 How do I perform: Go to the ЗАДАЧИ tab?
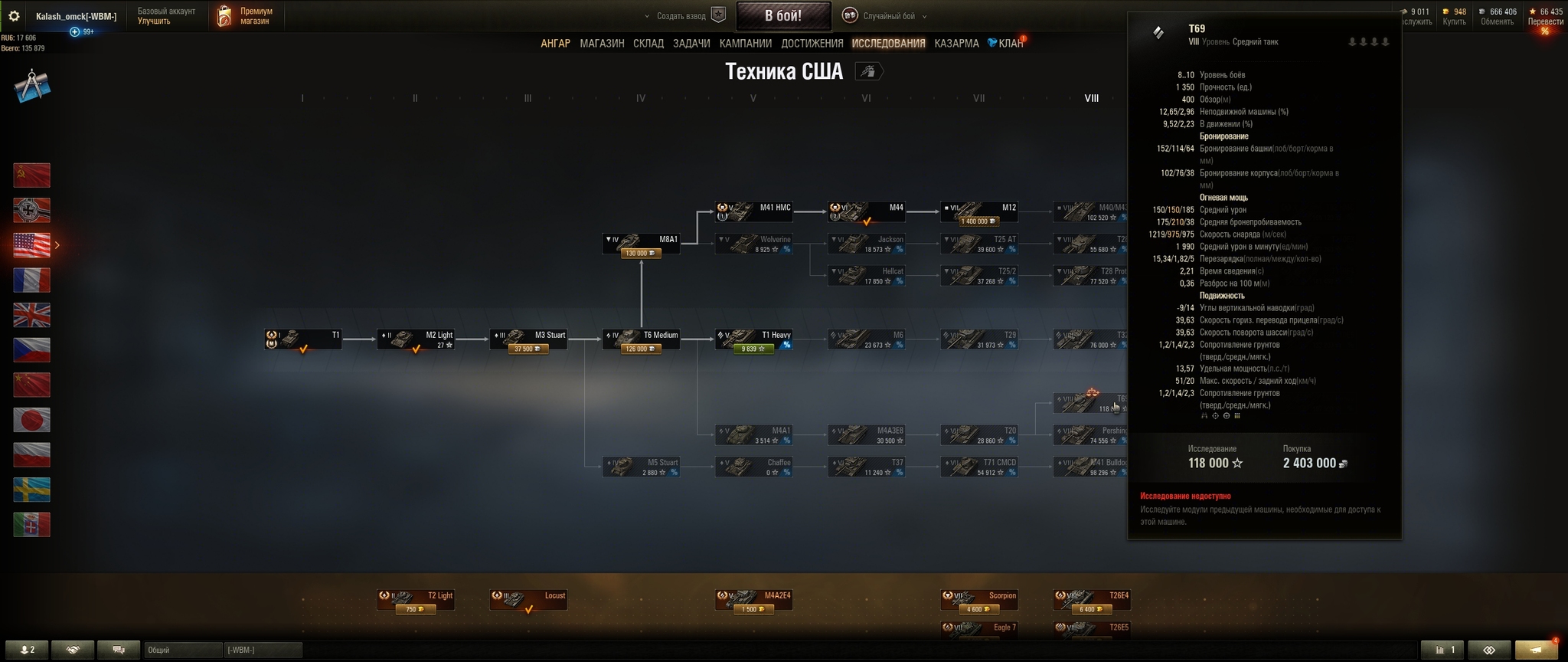click(x=691, y=44)
